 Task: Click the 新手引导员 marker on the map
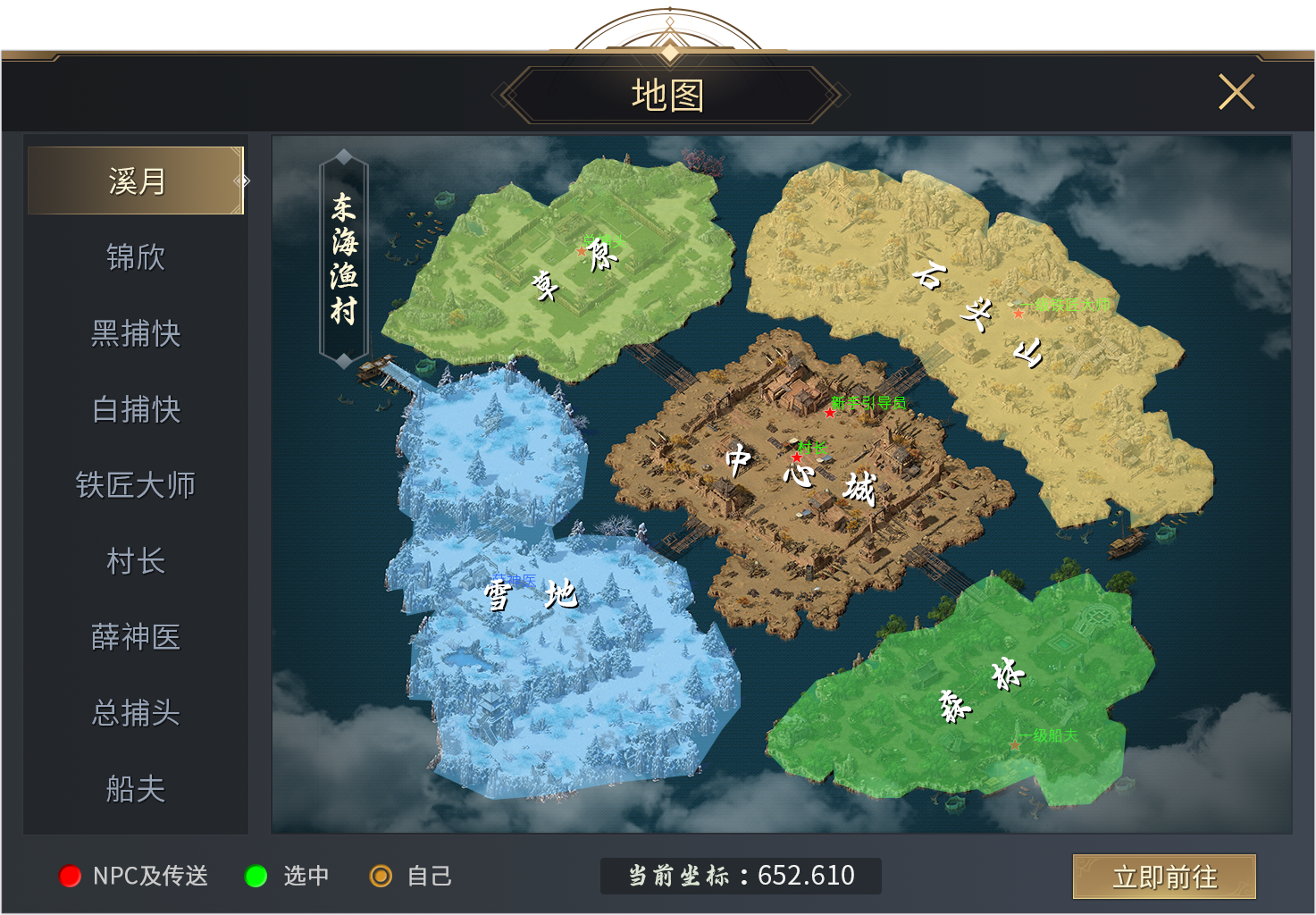click(x=831, y=412)
